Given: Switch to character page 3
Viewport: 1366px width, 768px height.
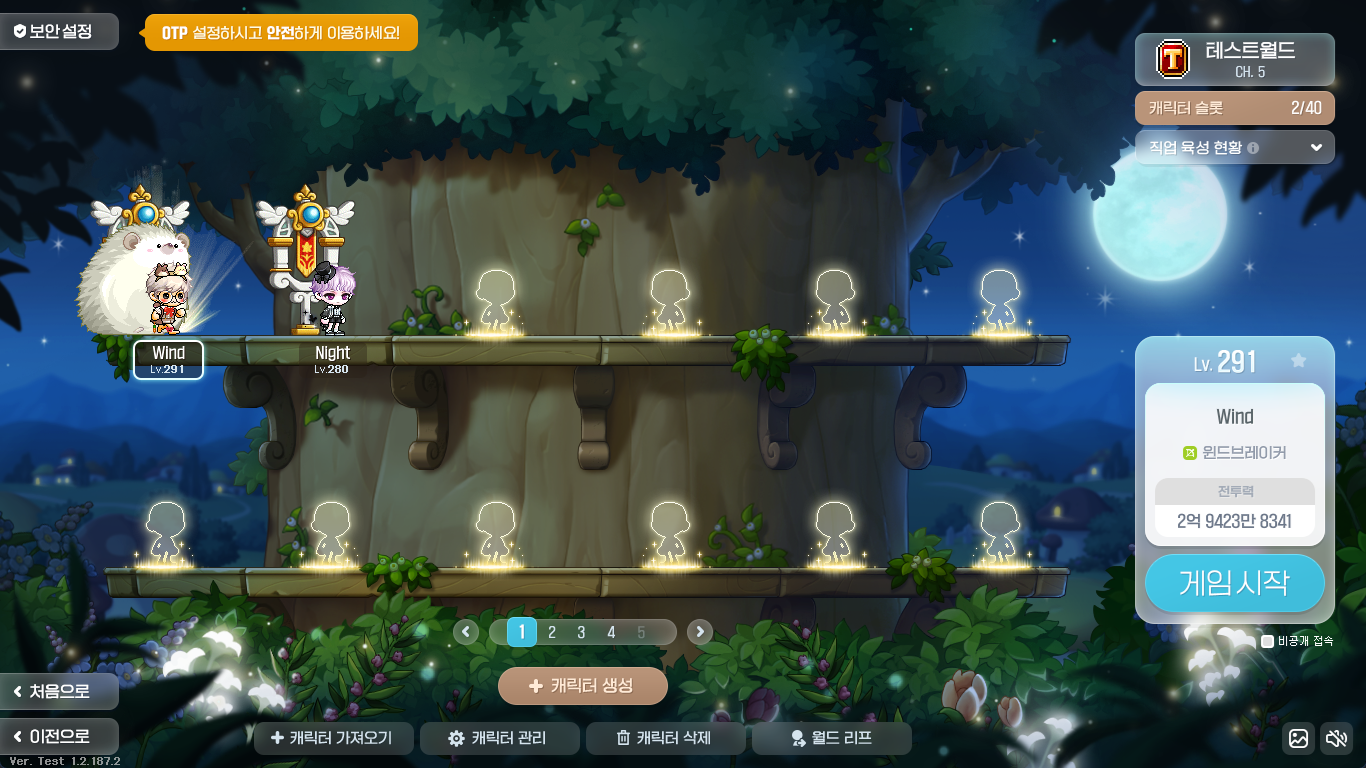Looking at the screenshot, I should pyautogui.click(x=581, y=632).
